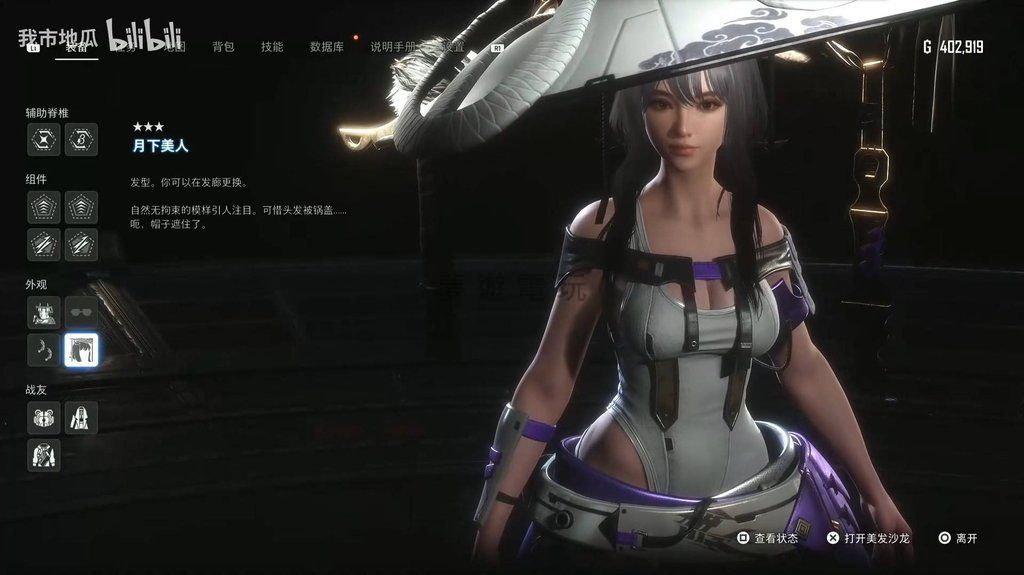Click the active 装备 (Equipment) tab
Image resolution: width=1024 pixels, height=575 pixels.
[77, 47]
